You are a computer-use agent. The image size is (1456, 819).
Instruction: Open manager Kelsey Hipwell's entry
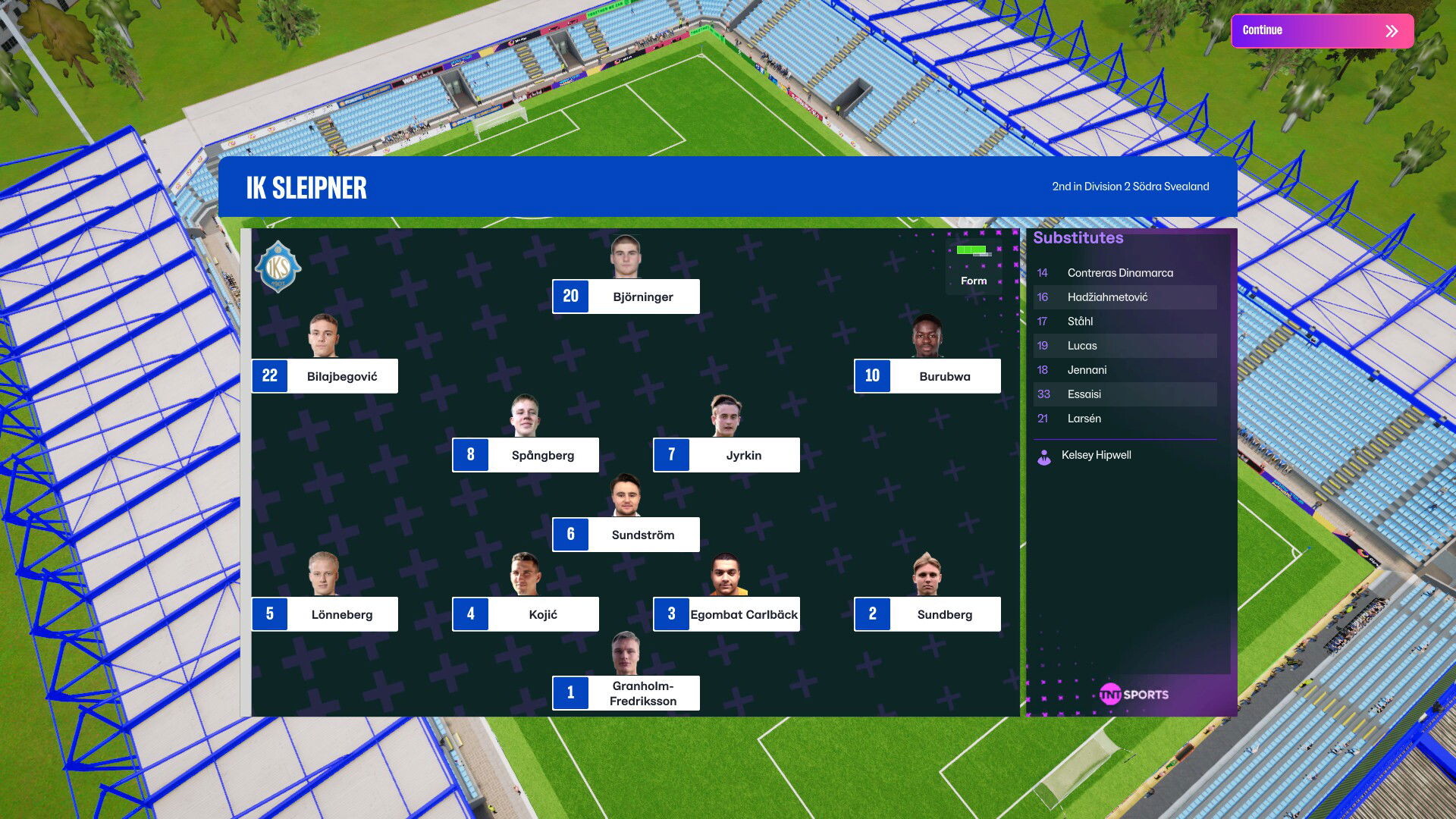click(1095, 455)
